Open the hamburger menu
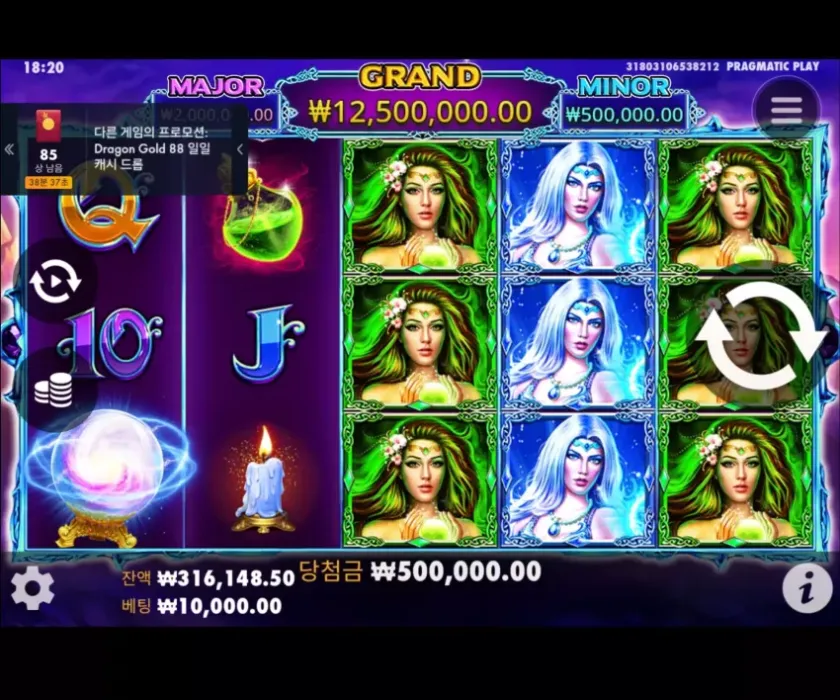Viewport: 840px width, 700px height. pyautogui.click(x=786, y=109)
